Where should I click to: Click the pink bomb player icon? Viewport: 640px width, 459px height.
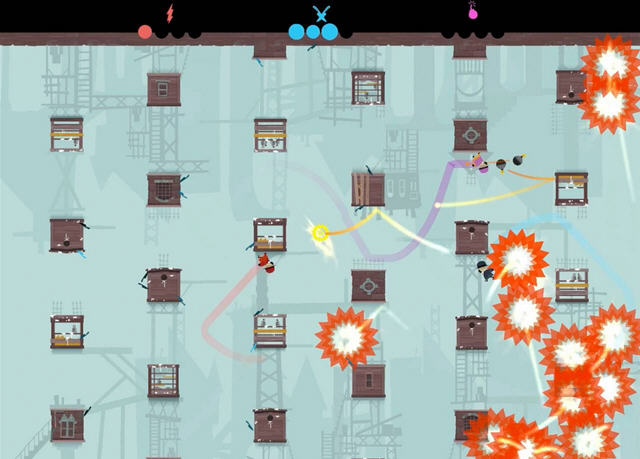tap(472, 12)
